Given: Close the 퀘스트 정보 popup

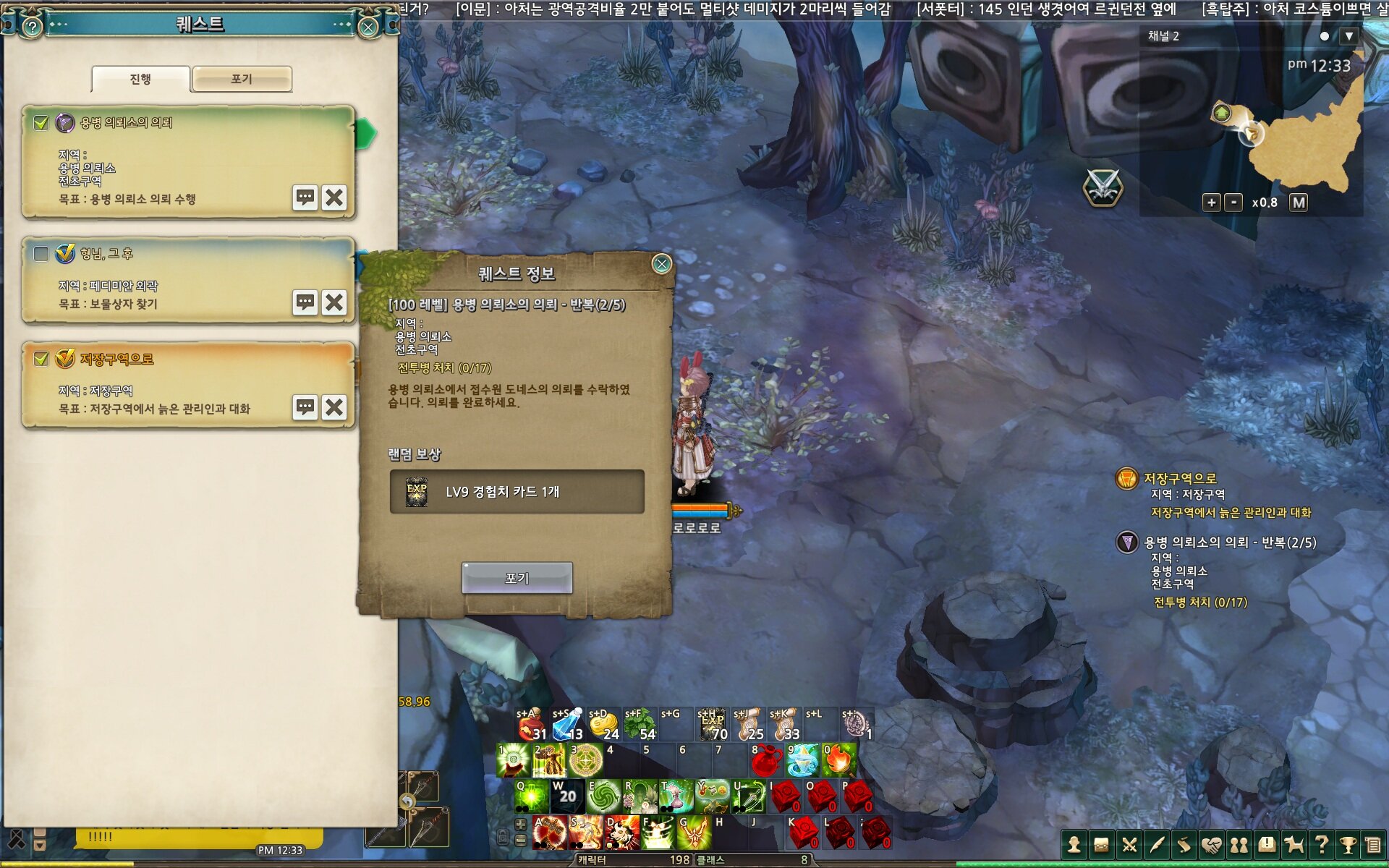Looking at the screenshot, I should point(661,264).
